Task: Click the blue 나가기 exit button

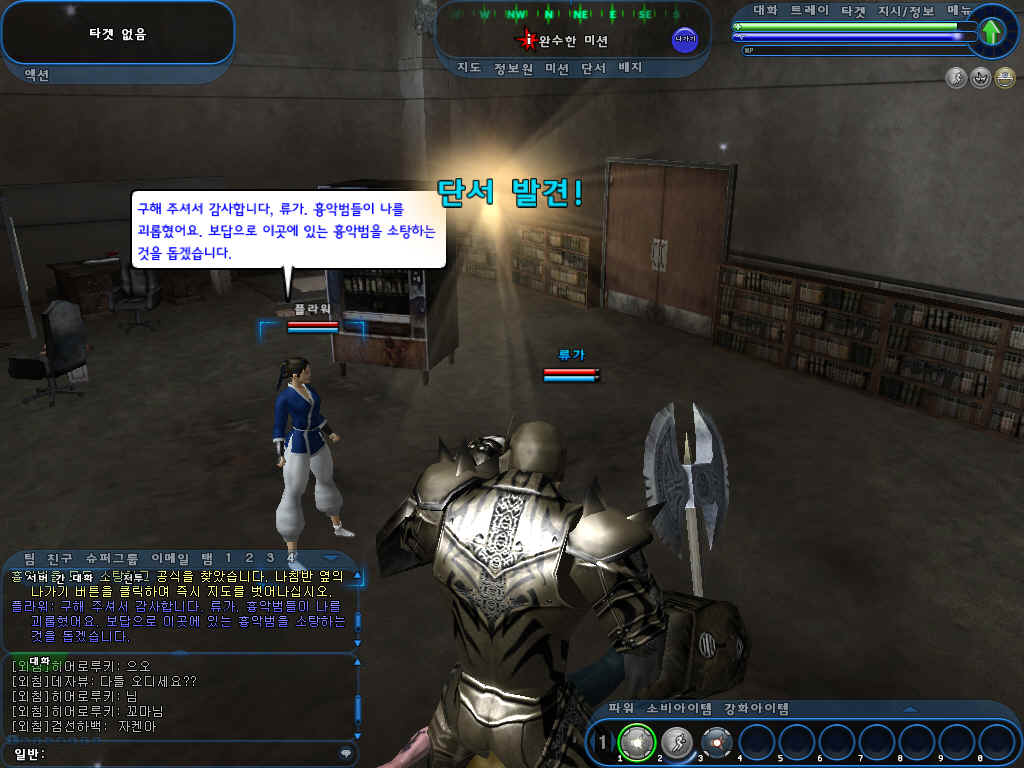Action: (685, 40)
